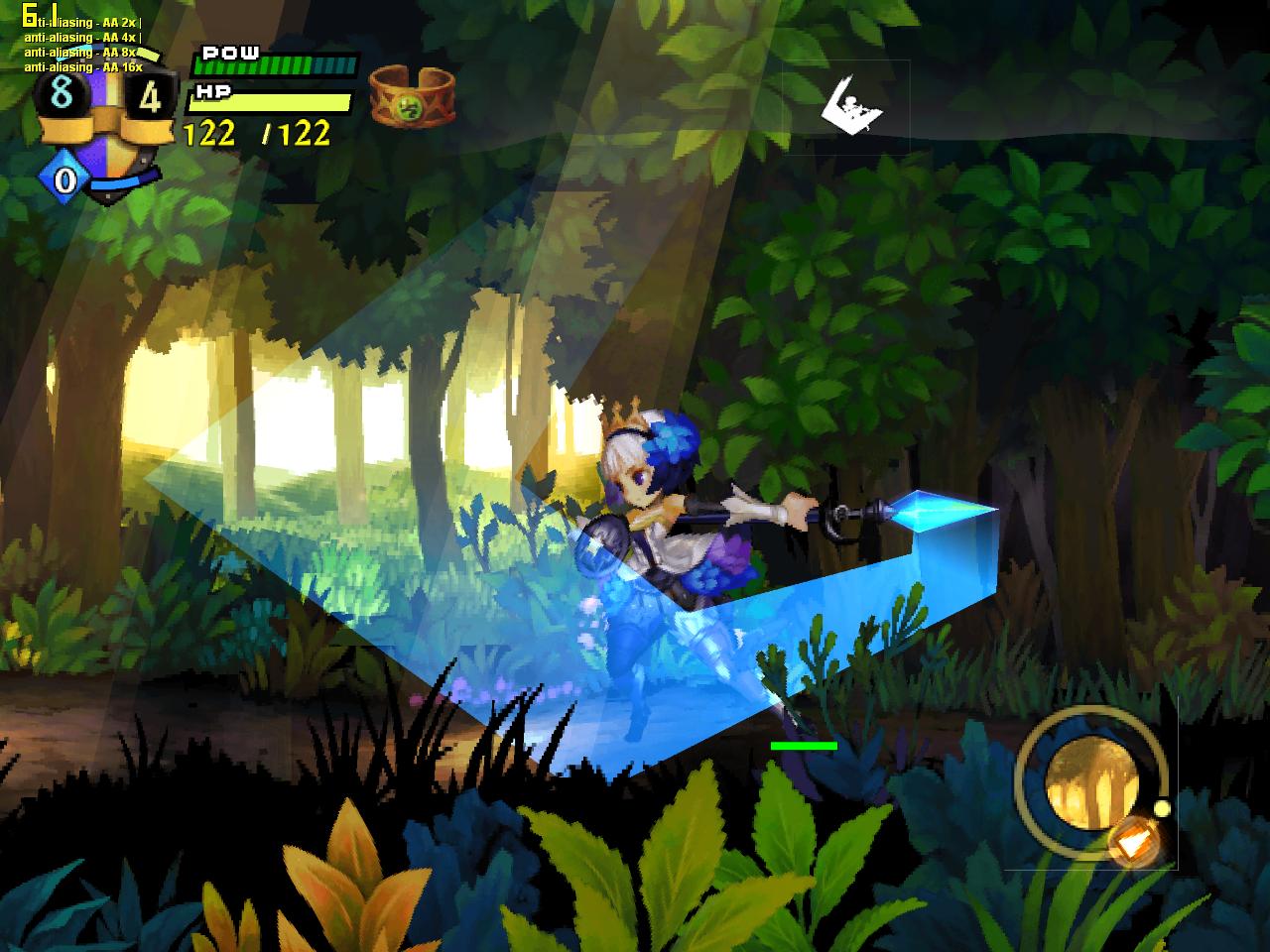
Task: Click the blue diamond phozon gem
Action: click(x=63, y=180)
